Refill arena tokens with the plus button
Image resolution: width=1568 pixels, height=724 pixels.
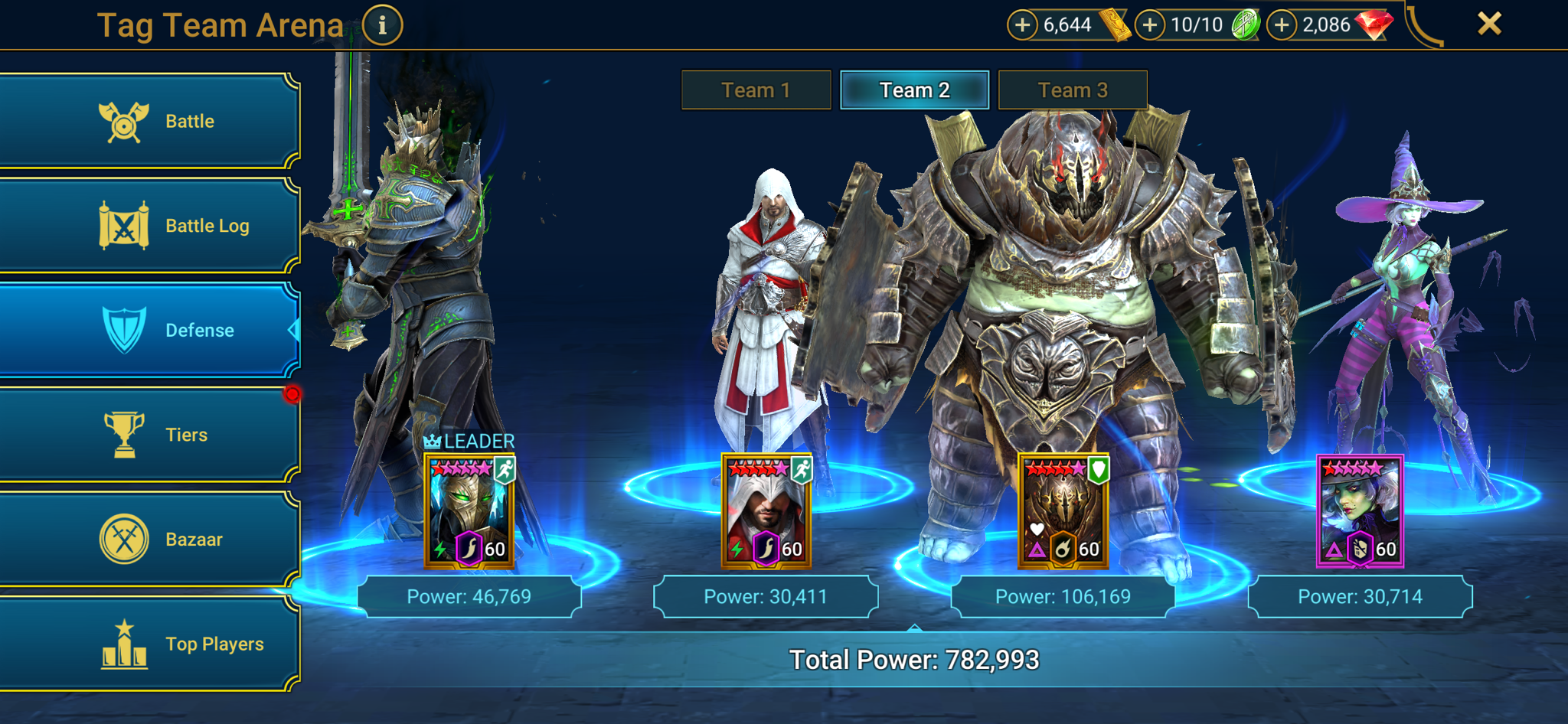tap(1149, 25)
